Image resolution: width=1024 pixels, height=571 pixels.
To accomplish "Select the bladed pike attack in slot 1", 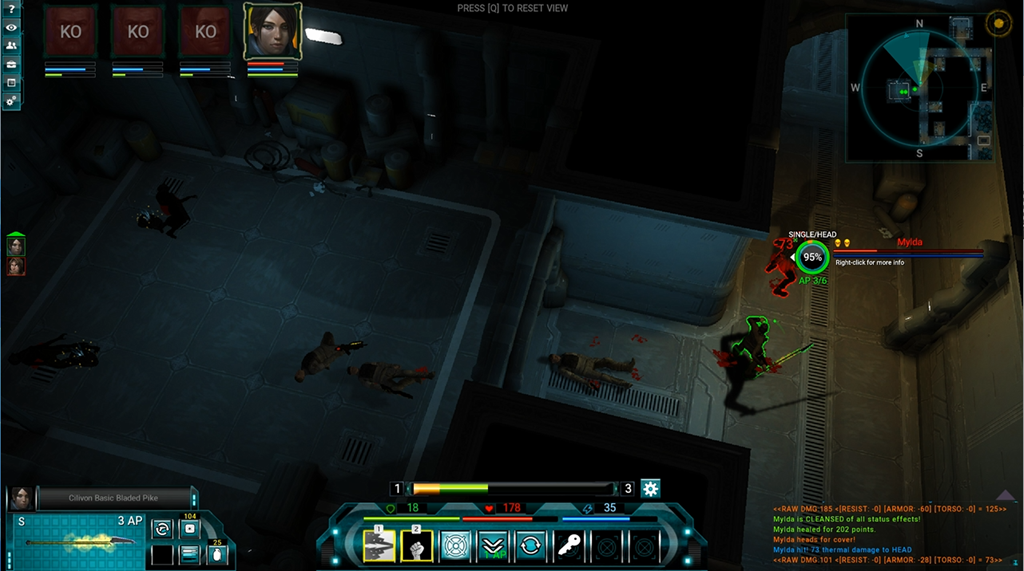I will point(379,545).
